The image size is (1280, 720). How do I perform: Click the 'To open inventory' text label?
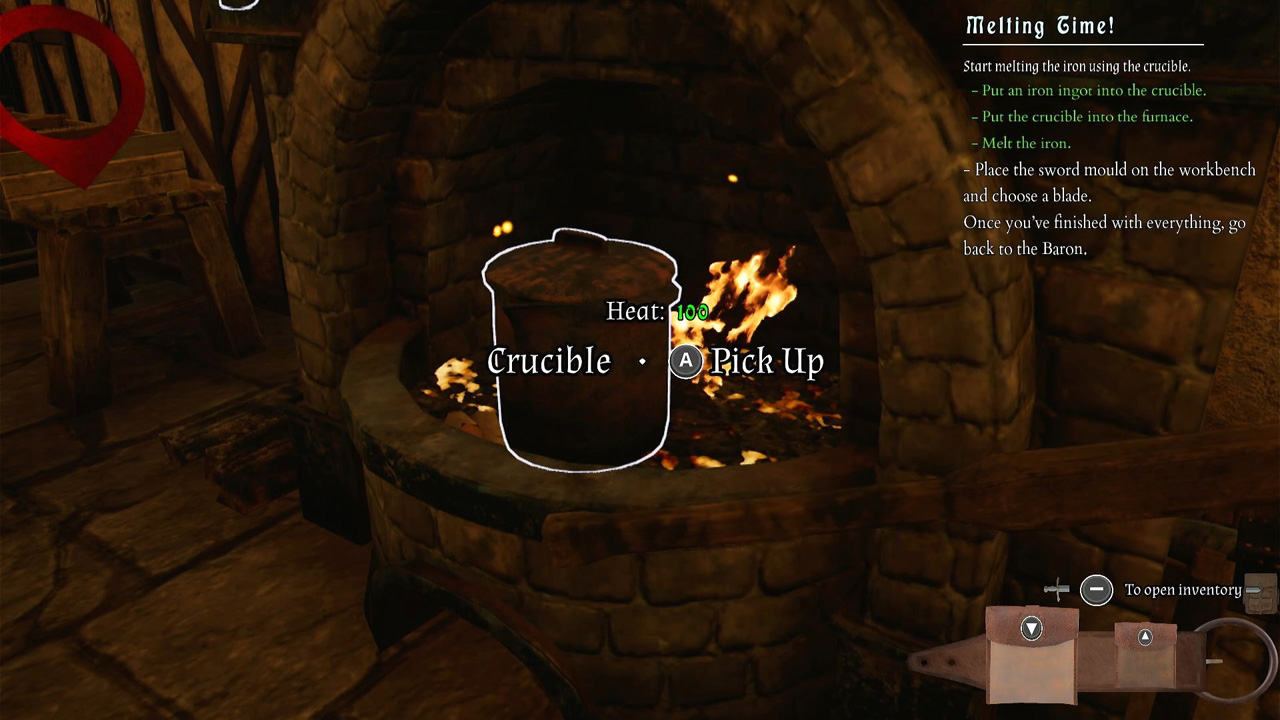point(1183,590)
